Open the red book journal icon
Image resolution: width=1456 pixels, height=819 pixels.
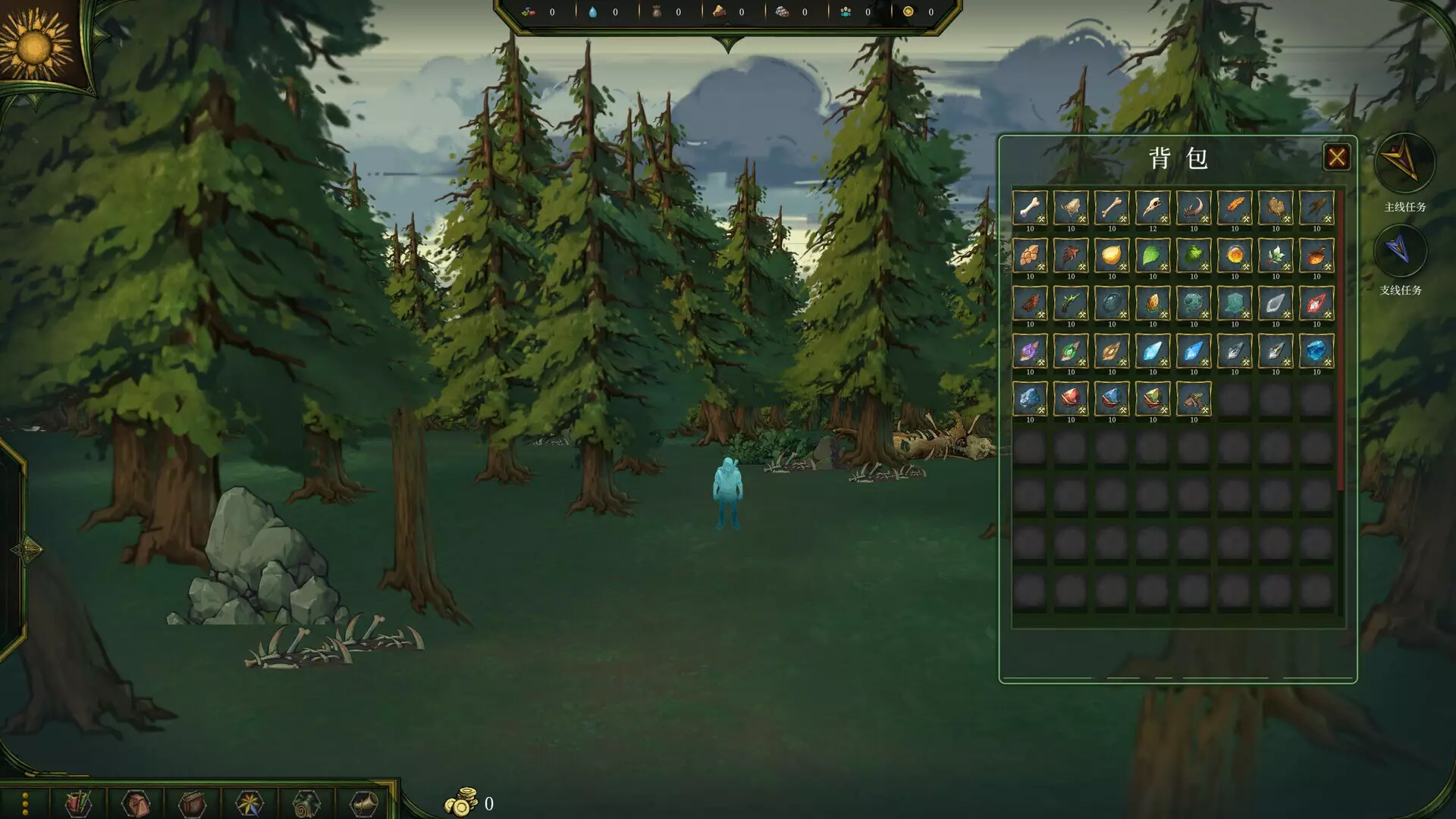[x=192, y=803]
